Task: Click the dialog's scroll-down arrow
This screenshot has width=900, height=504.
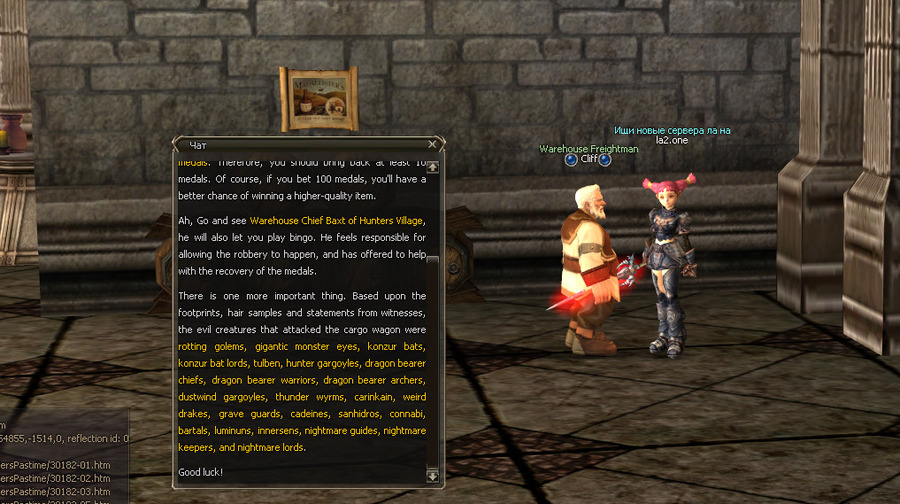Action: (x=432, y=477)
